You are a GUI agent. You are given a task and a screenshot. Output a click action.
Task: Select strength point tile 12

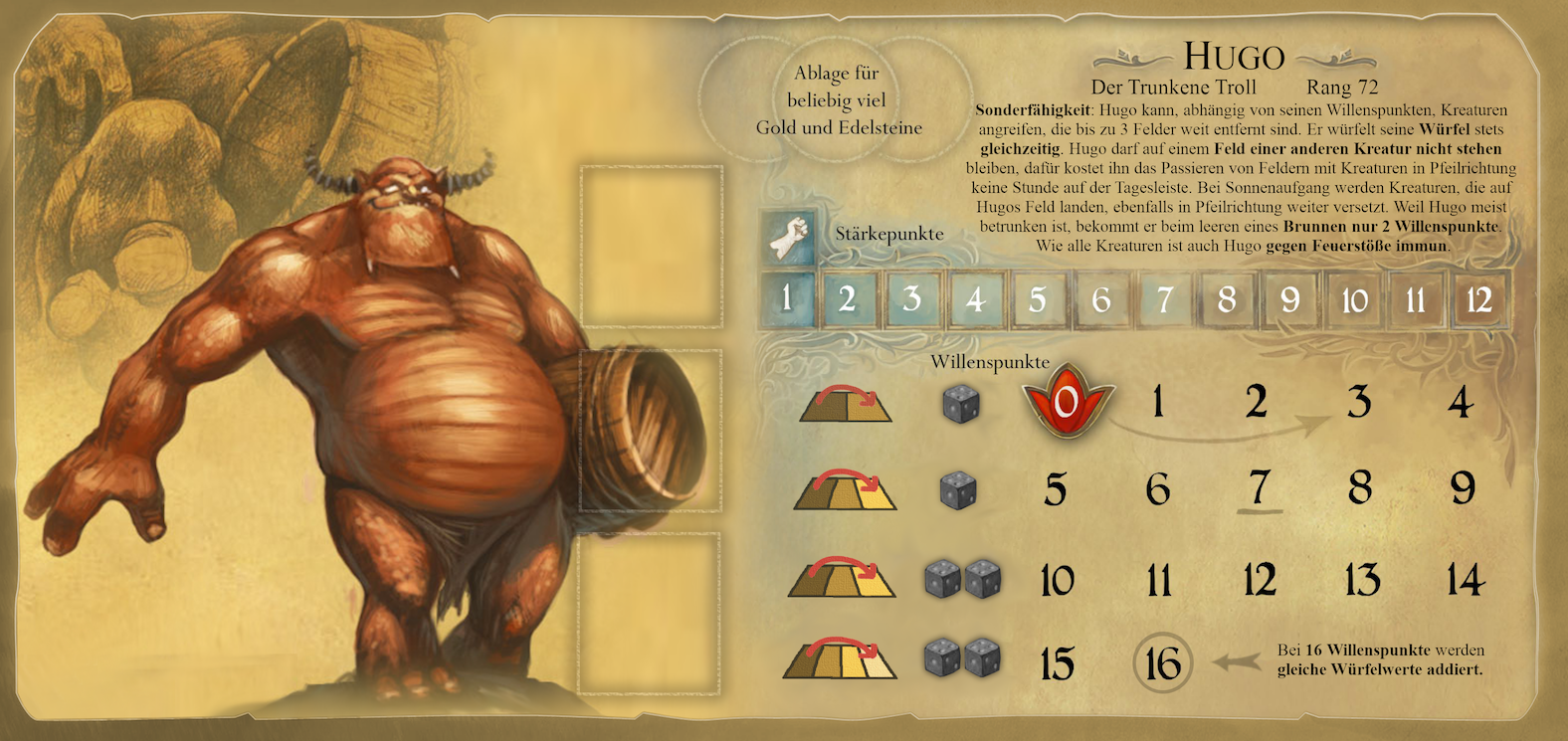[1478, 298]
